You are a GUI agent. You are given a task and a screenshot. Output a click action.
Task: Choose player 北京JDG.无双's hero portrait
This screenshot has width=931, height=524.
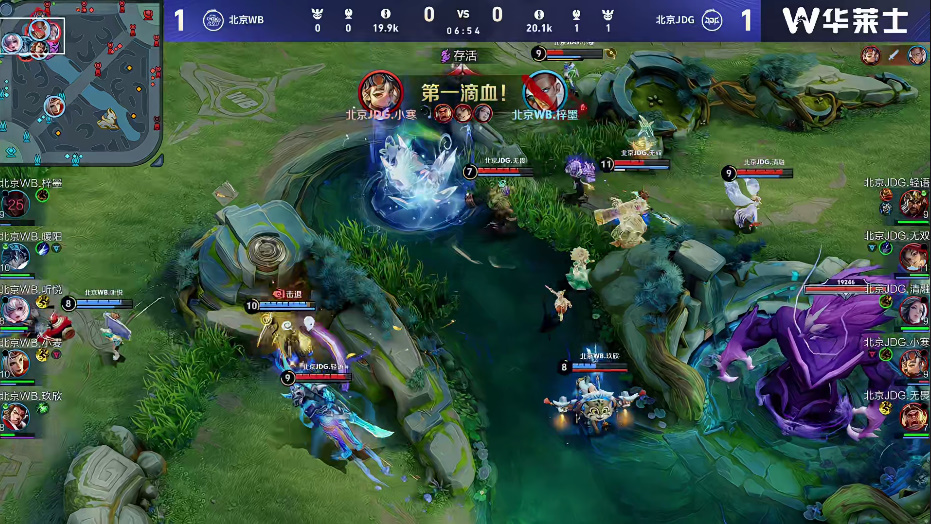click(913, 257)
